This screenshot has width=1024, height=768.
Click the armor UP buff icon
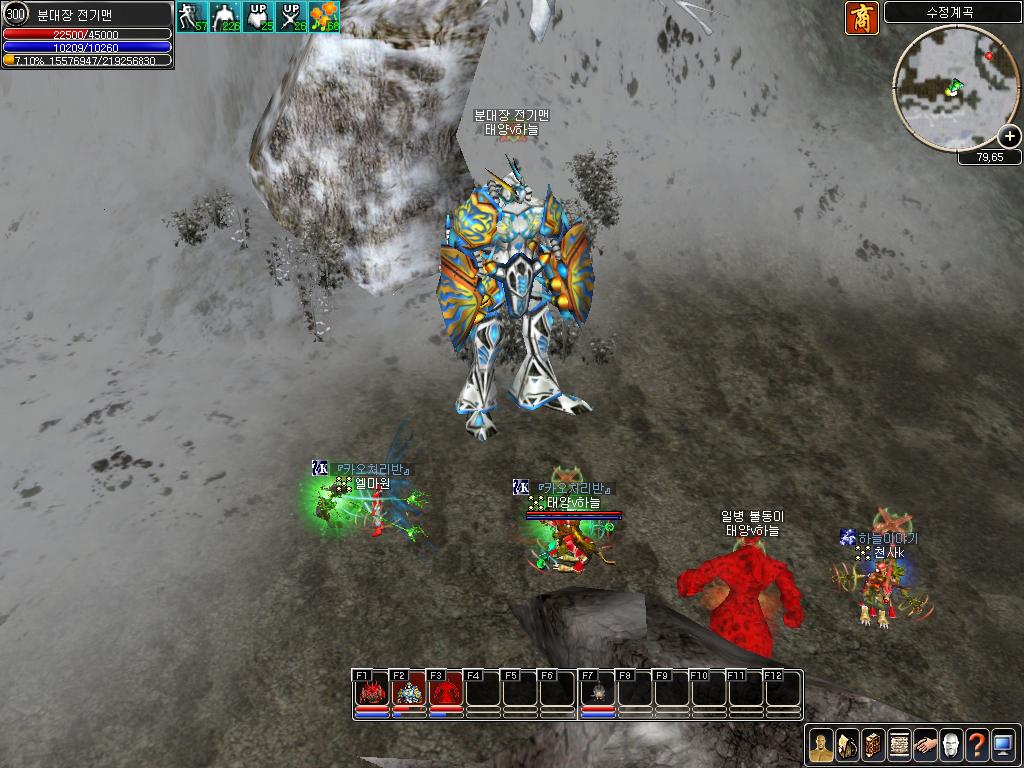pos(258,17)
